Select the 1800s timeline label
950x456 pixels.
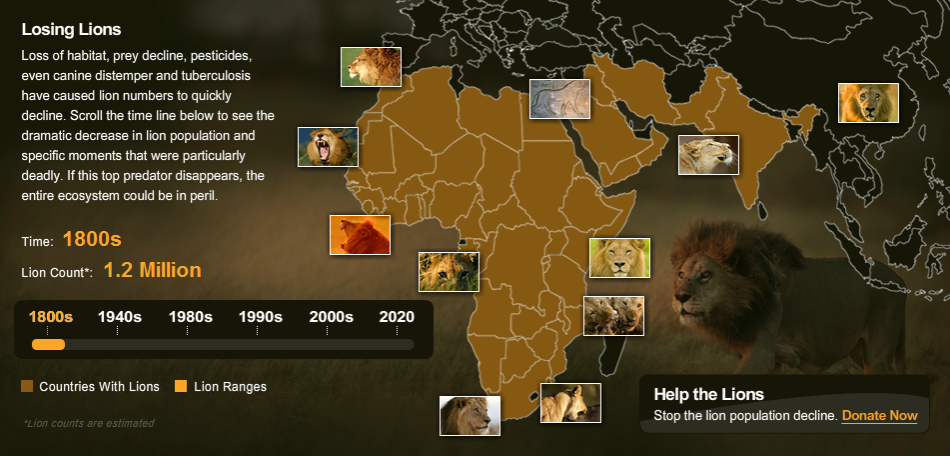point(50,317)
